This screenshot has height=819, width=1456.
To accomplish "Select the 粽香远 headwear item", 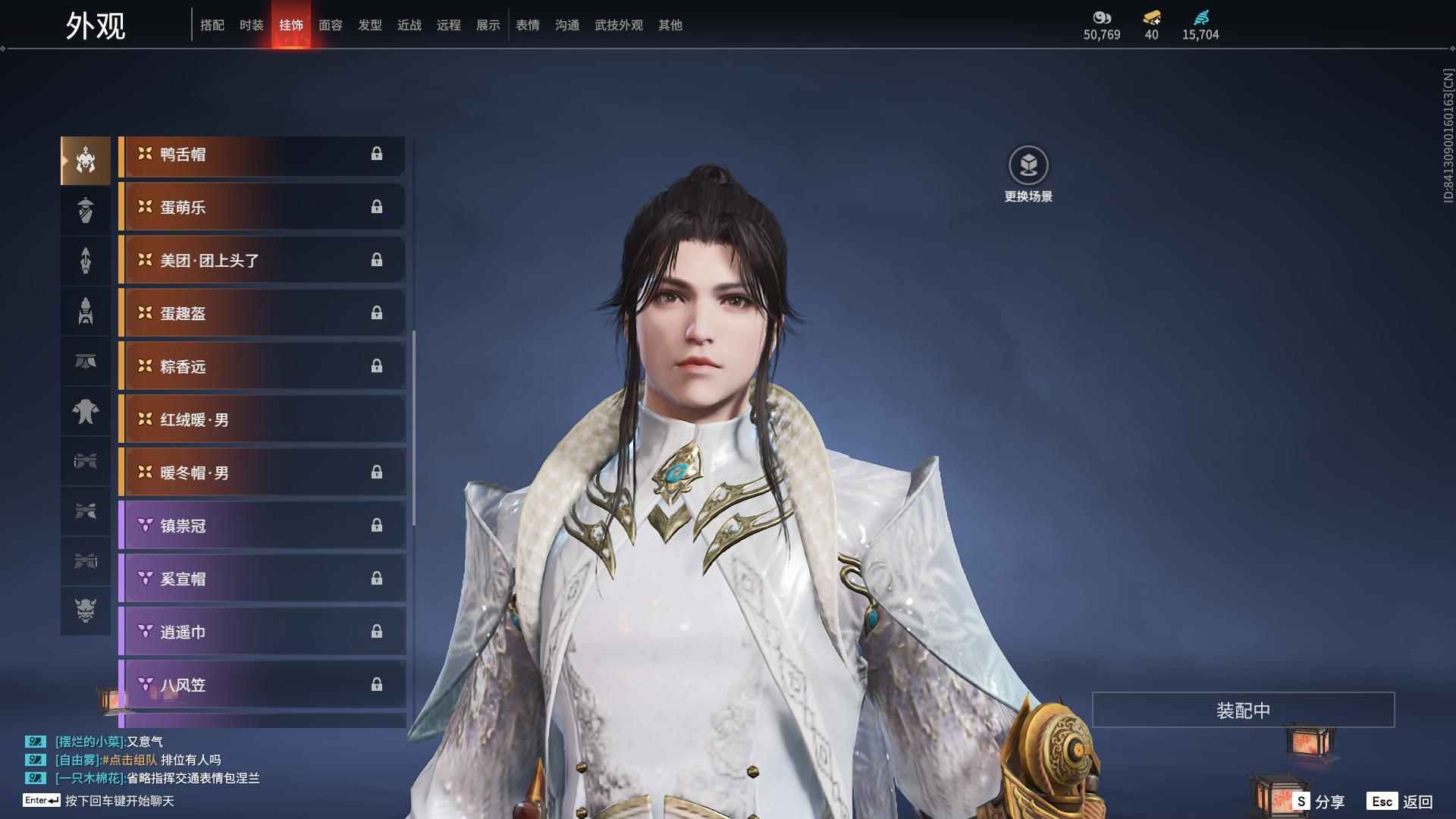I will (x=262, y=367).
